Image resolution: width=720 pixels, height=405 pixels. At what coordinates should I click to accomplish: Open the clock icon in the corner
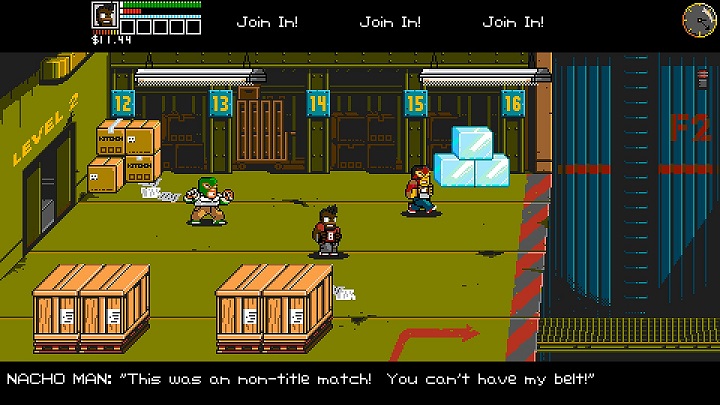pos(697,17)
